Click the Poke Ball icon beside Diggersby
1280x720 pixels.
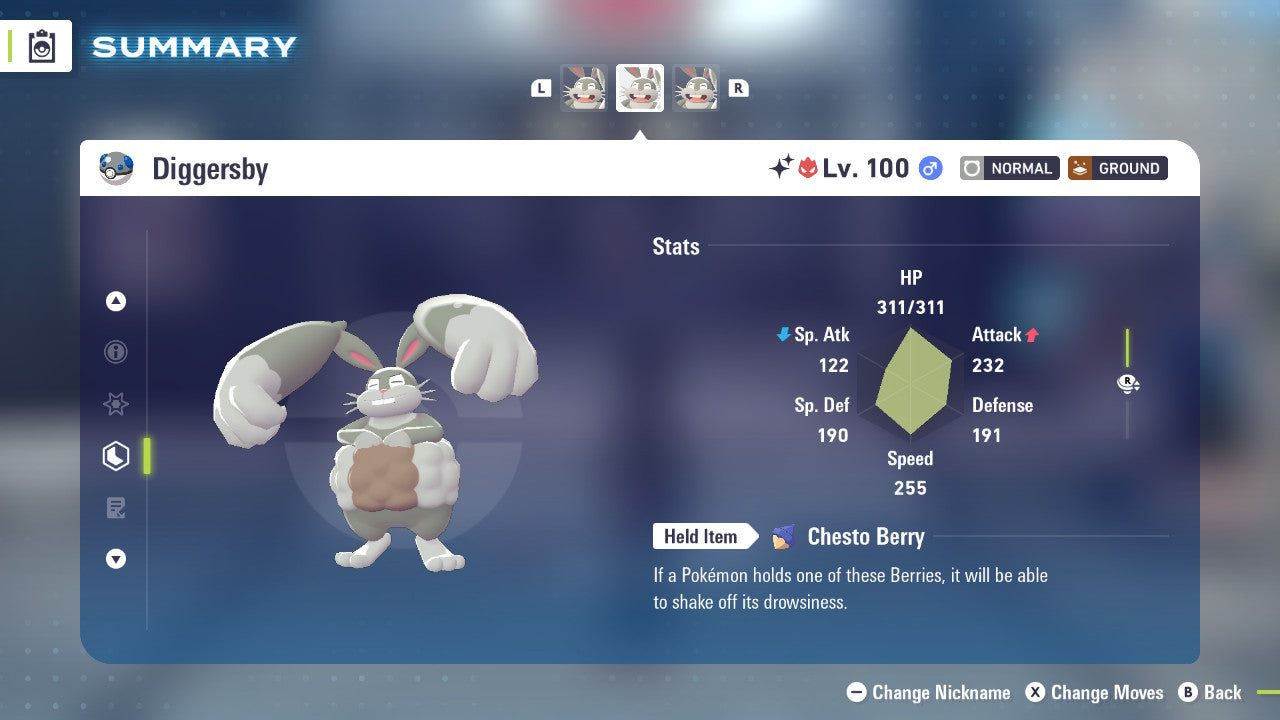(x=117, y=168)
